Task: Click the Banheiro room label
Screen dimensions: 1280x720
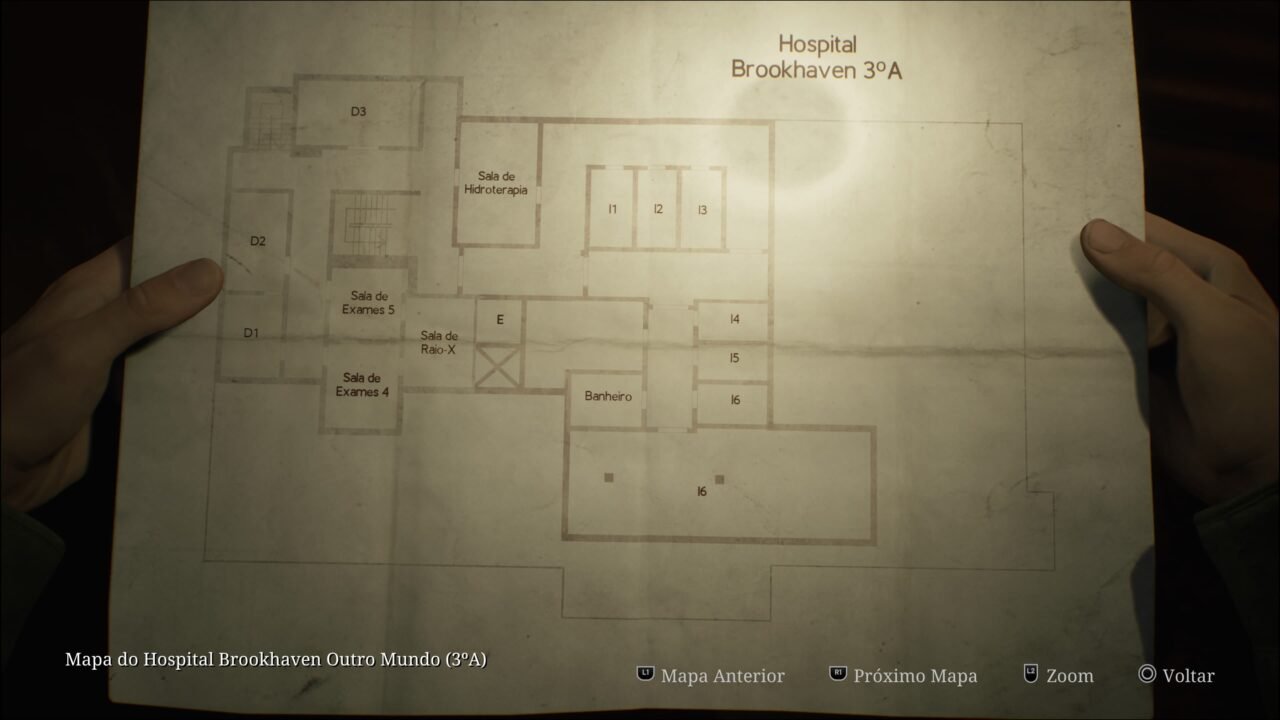Action: point(607,396)
